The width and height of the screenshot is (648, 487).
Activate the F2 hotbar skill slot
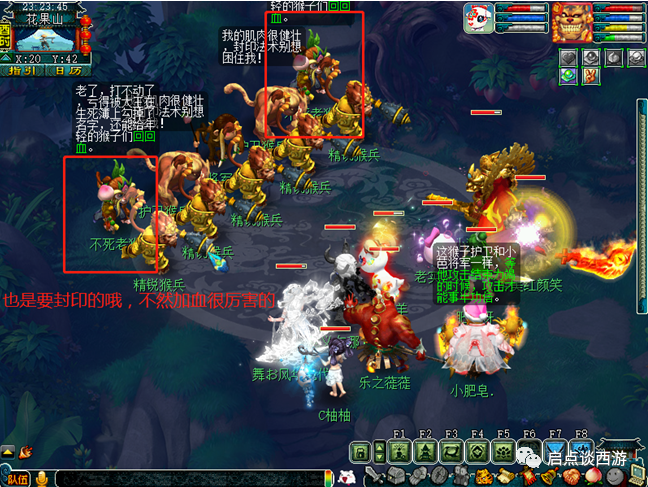tap(426, 451)
